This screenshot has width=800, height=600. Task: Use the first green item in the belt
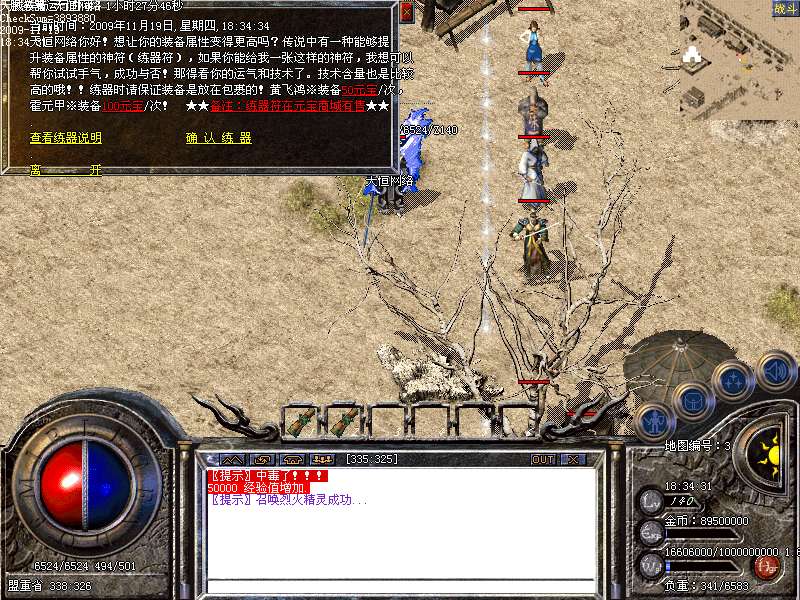pyautogui.click(x=301, y=422)
